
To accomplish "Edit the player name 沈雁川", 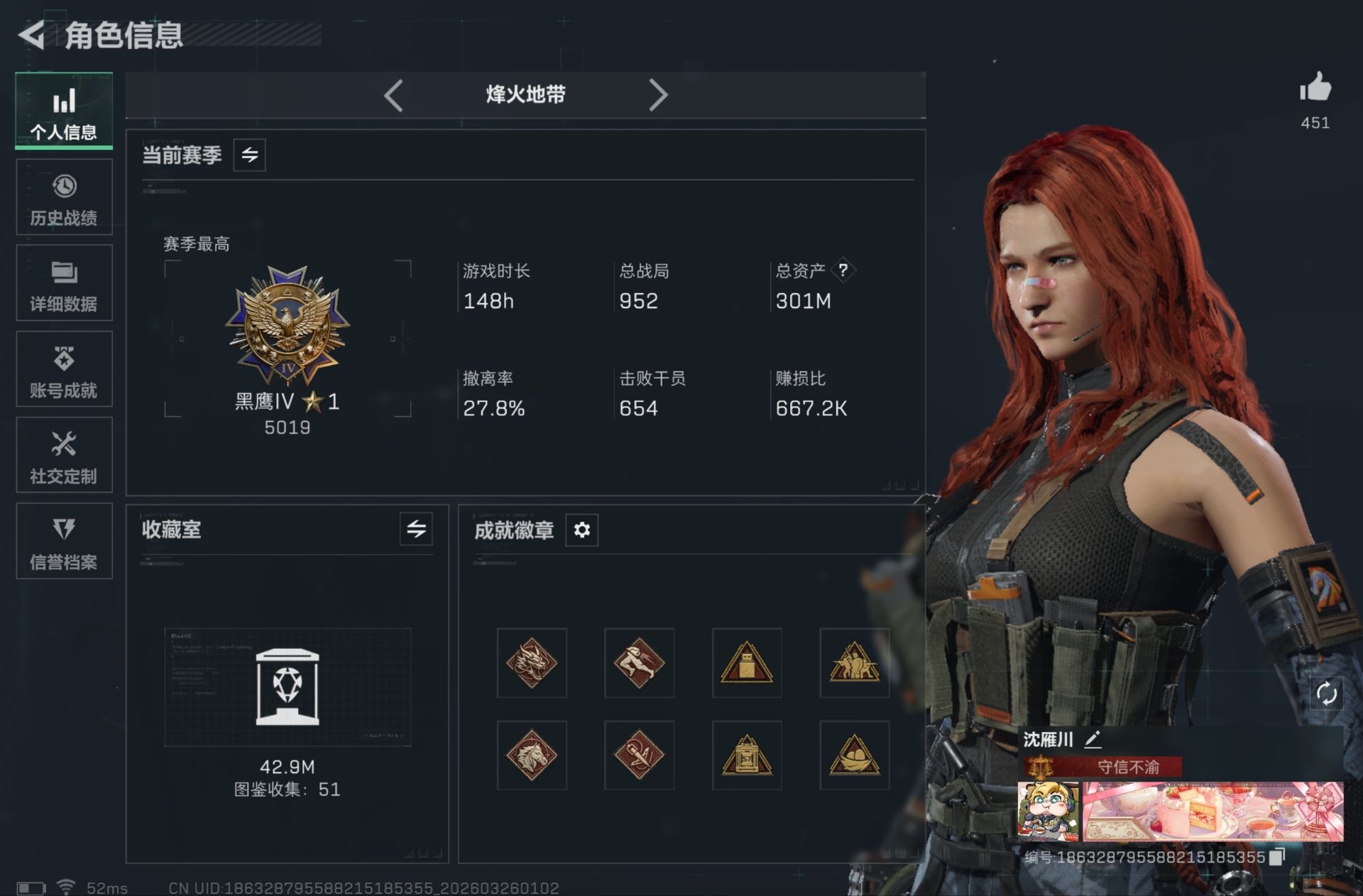I will click(1093, 740).
